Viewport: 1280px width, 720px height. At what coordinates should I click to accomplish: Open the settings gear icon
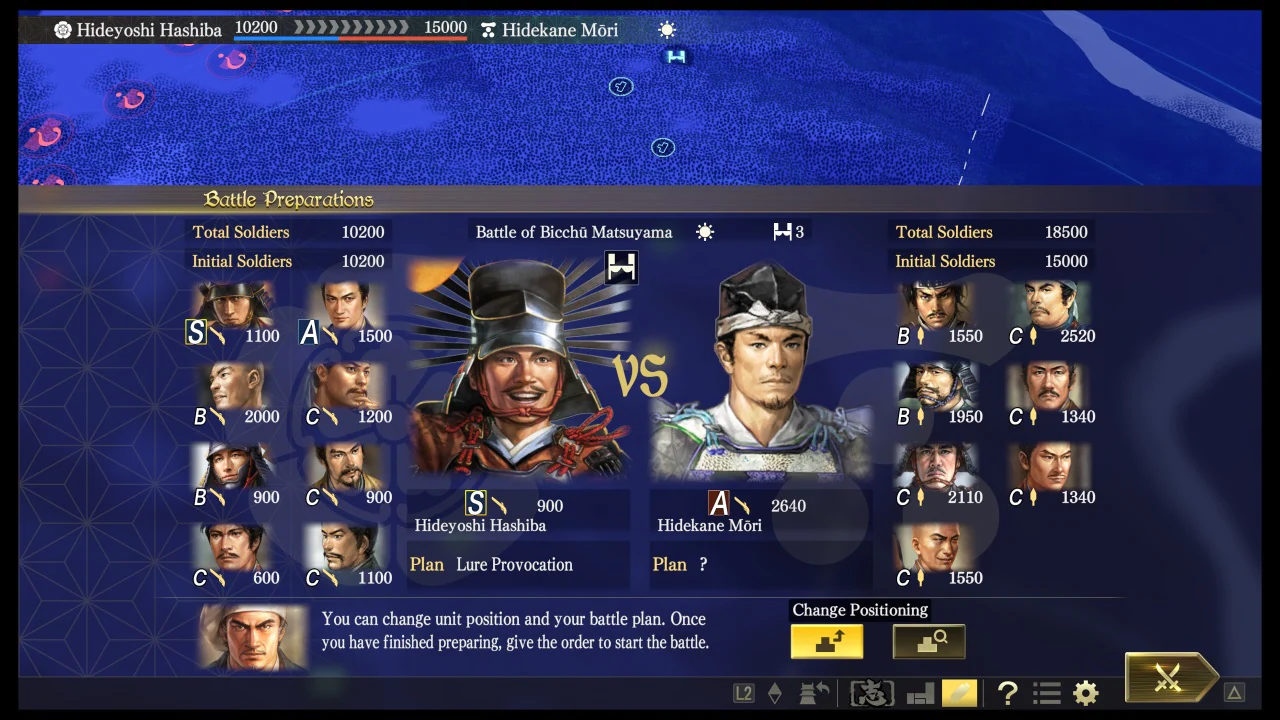(x=1085, y=693)
